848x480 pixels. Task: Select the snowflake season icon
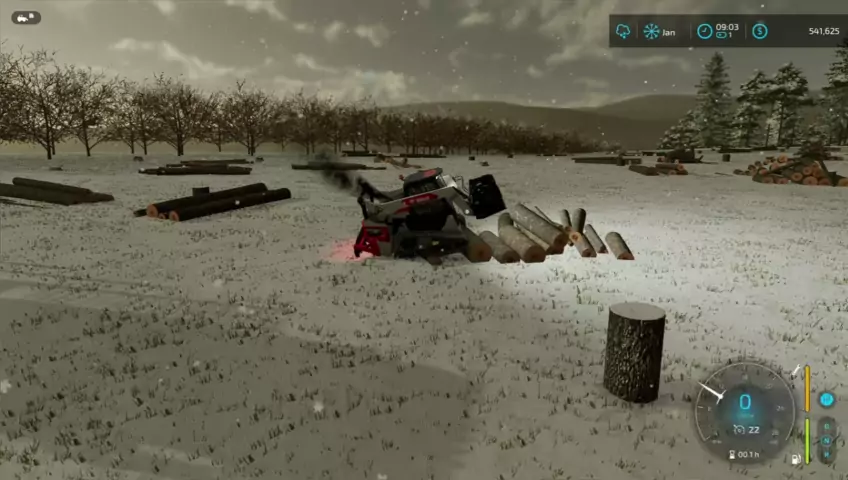(x=652, y=31)
